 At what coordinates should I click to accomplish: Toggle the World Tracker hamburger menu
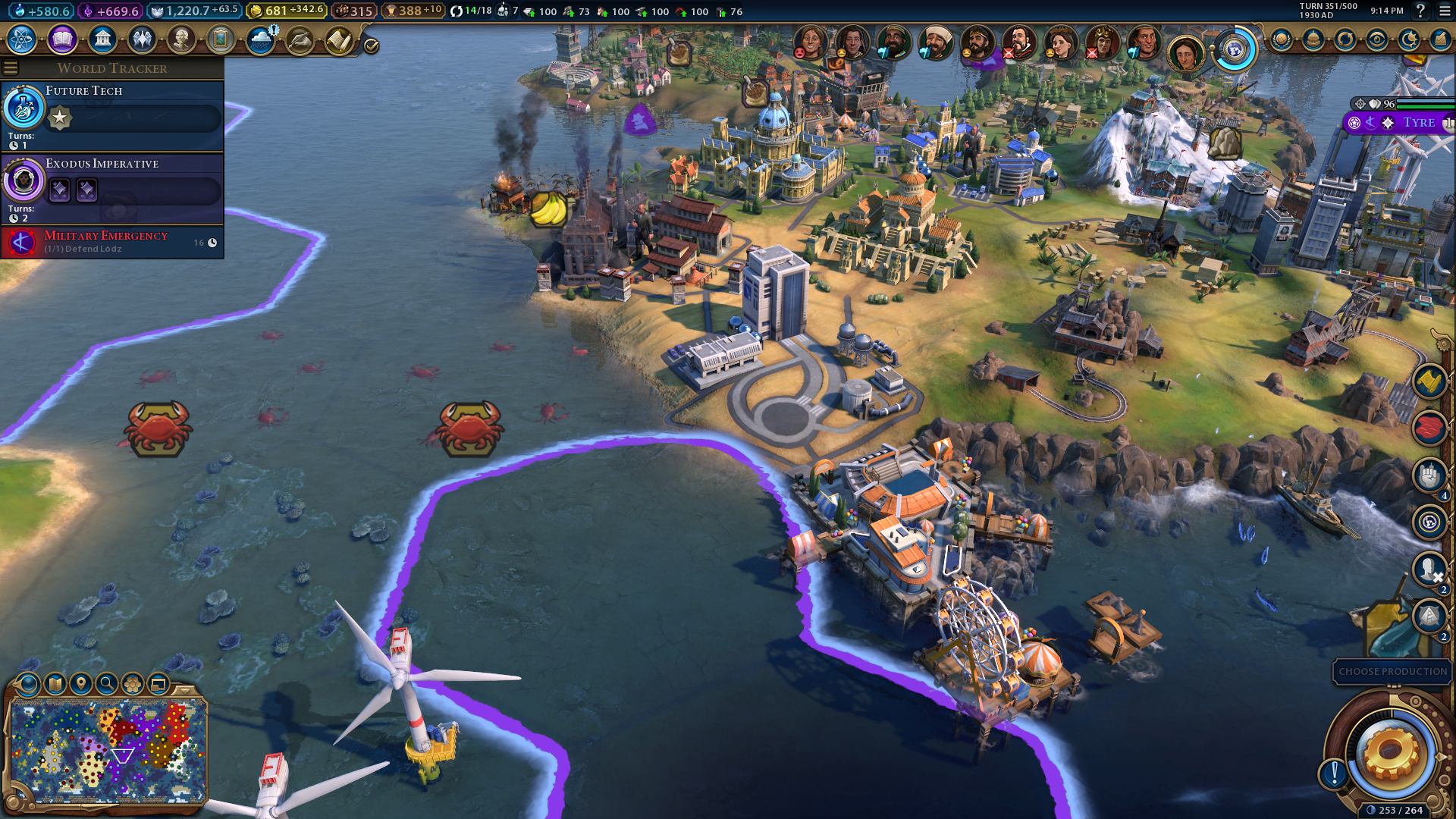pyautogui.click(x=11, y=67)
